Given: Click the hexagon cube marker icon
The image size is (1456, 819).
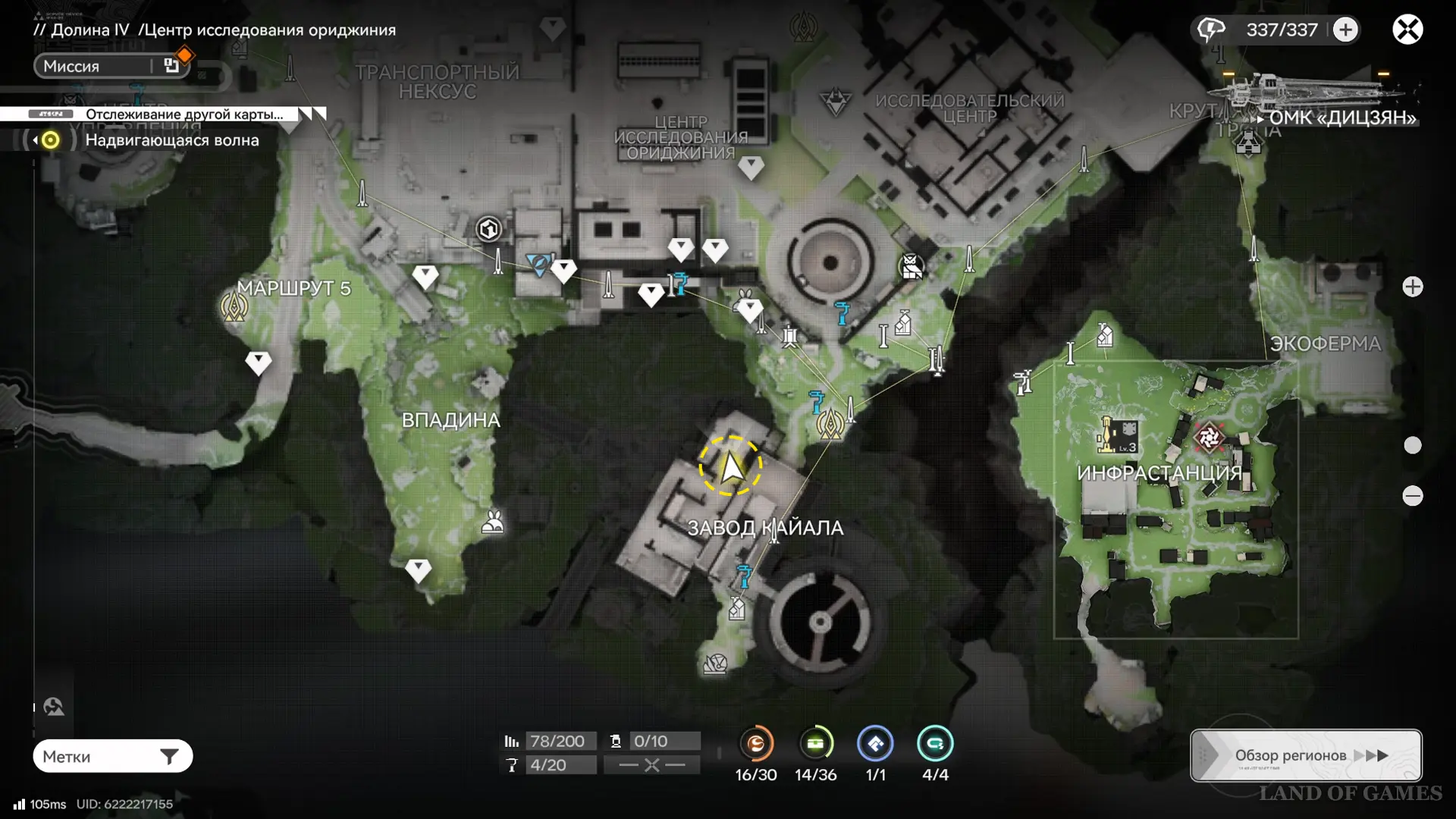Looking at the screenshot, I should [489, 228].
